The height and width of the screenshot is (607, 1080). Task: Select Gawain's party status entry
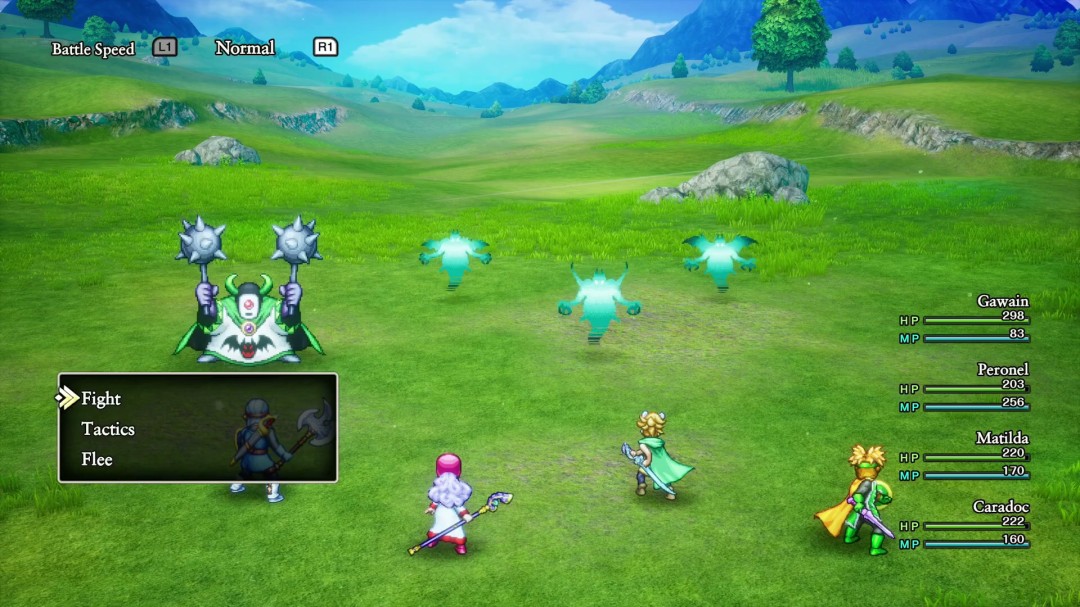tap(965, 319)
